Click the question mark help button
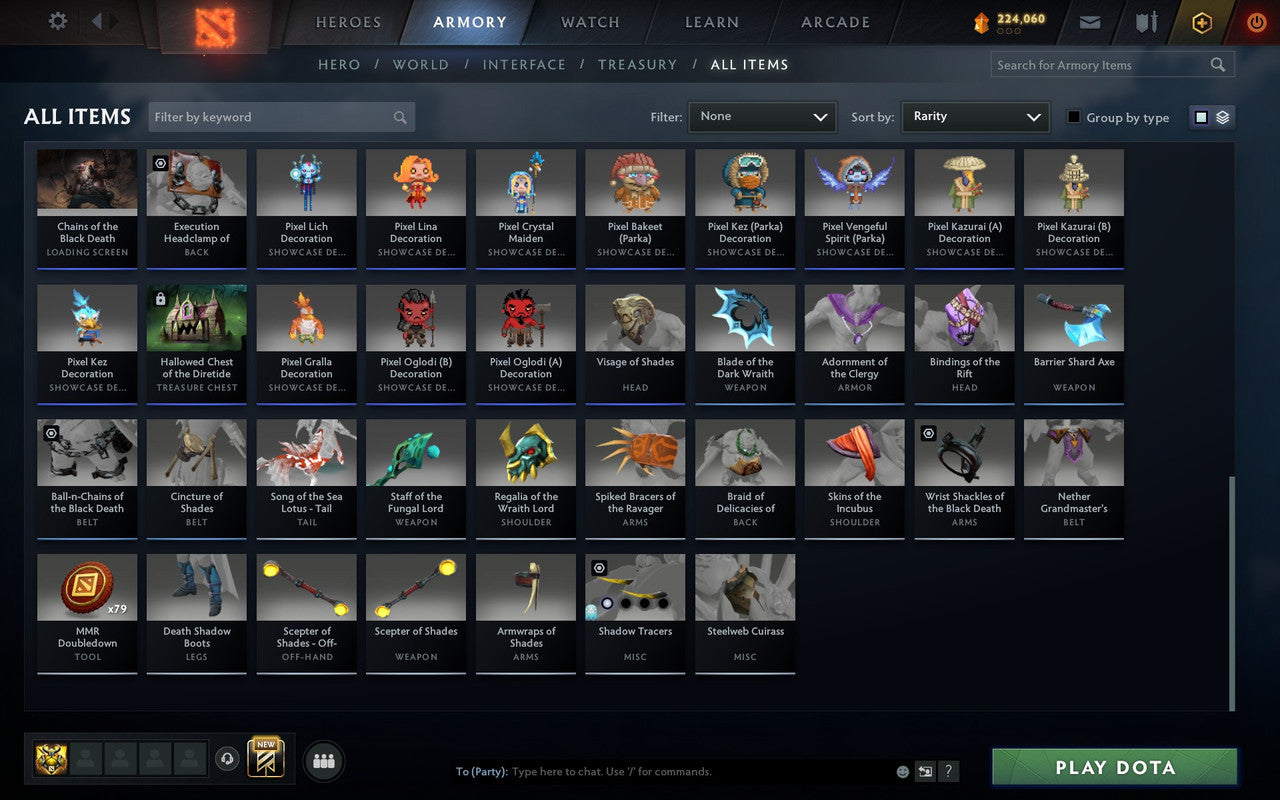The height and width of the screenshot is (800, 1280). tap(948, 771)
